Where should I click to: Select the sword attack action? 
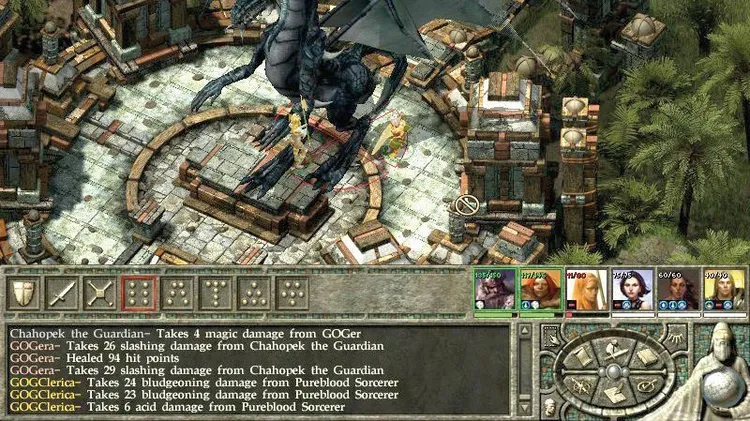62,293
